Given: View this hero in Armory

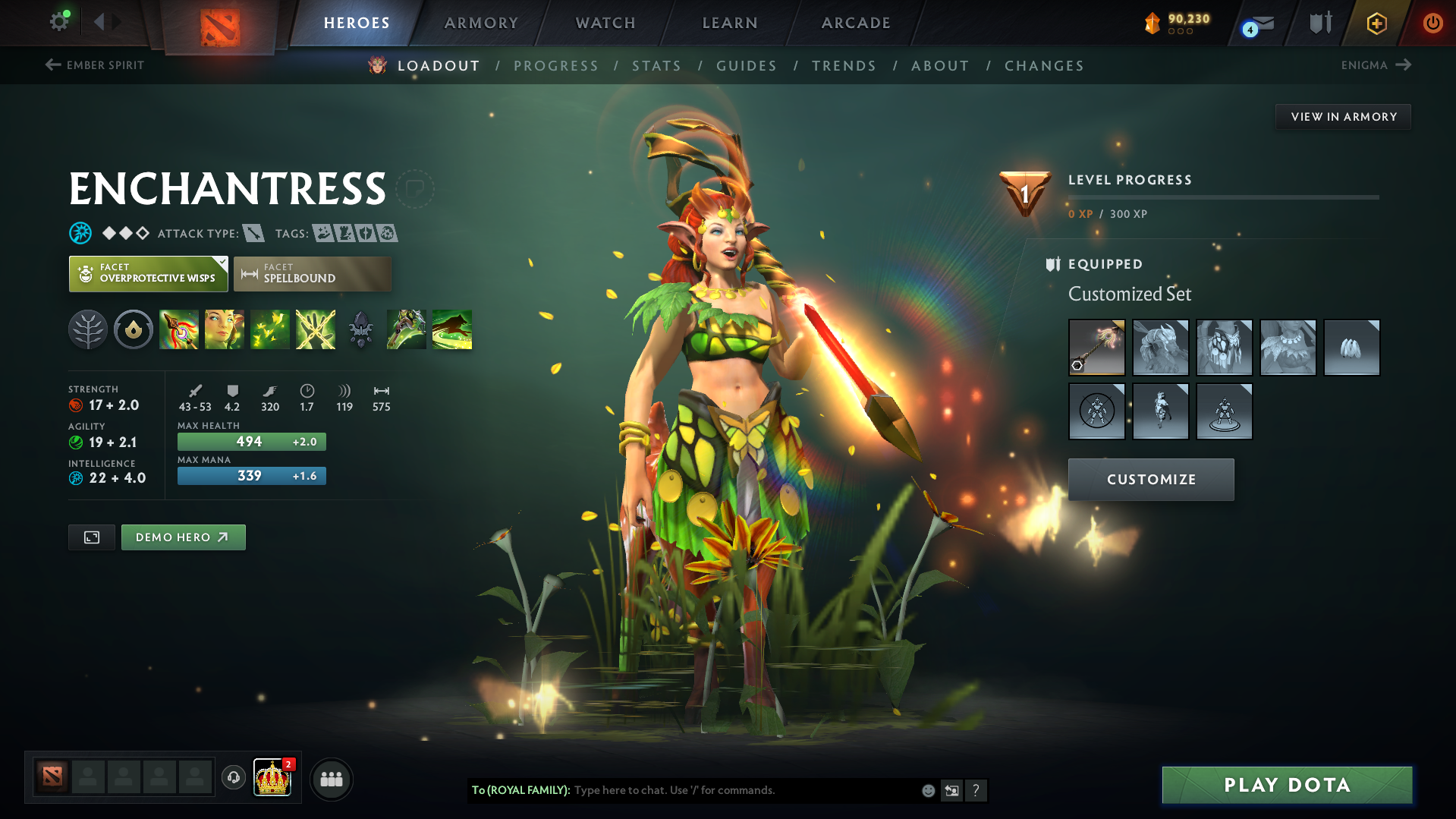Looking at the screenshot, I should coord(1343,117).
